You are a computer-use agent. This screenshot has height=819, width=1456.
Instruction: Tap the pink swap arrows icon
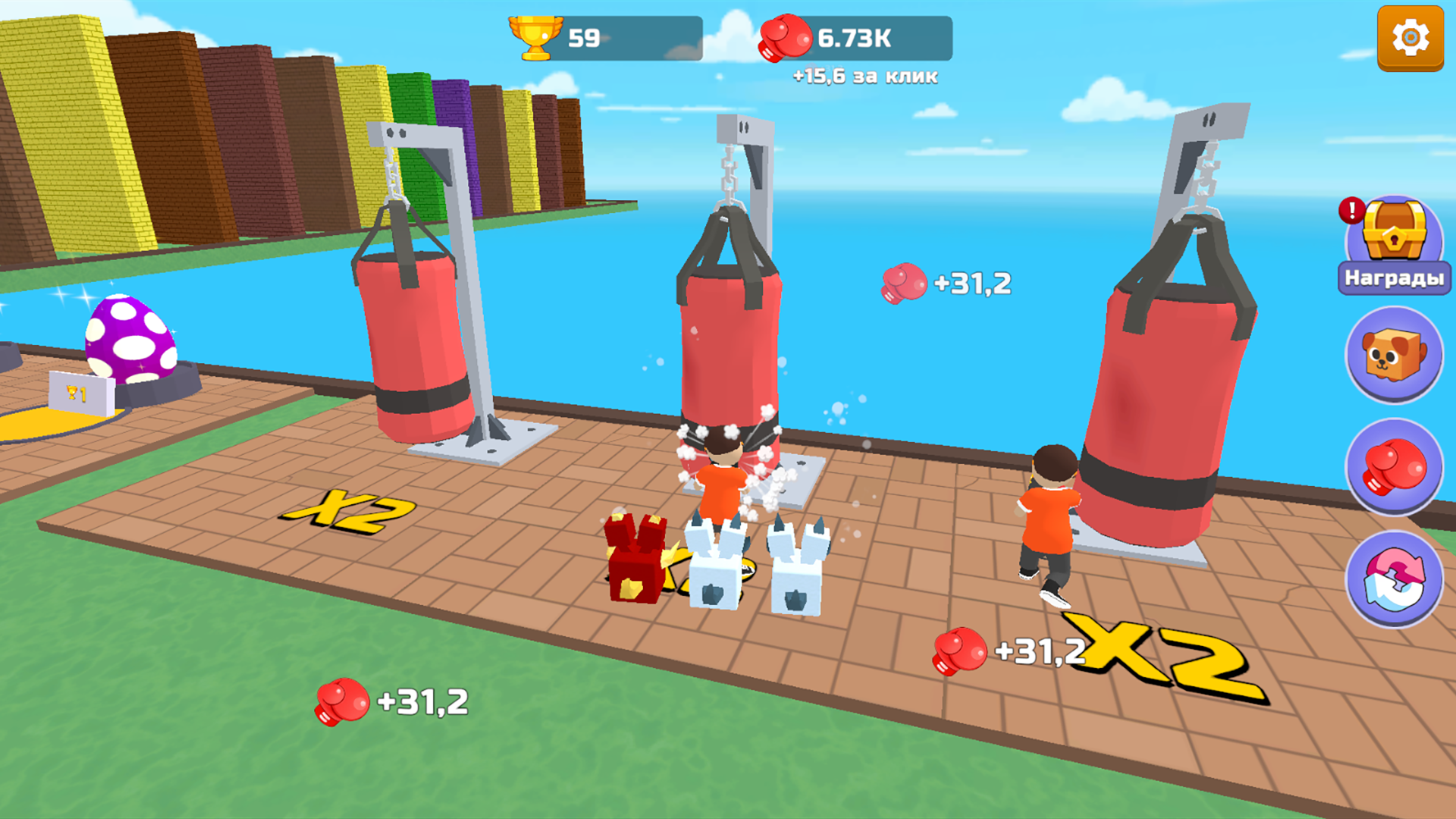click(x=1394, y=579)
